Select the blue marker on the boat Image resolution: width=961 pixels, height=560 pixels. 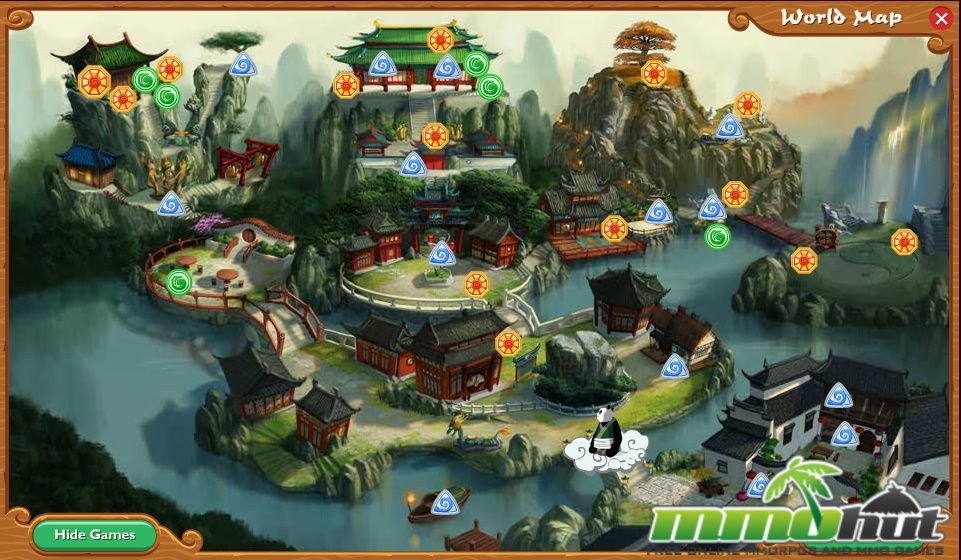tap(450, 500)
